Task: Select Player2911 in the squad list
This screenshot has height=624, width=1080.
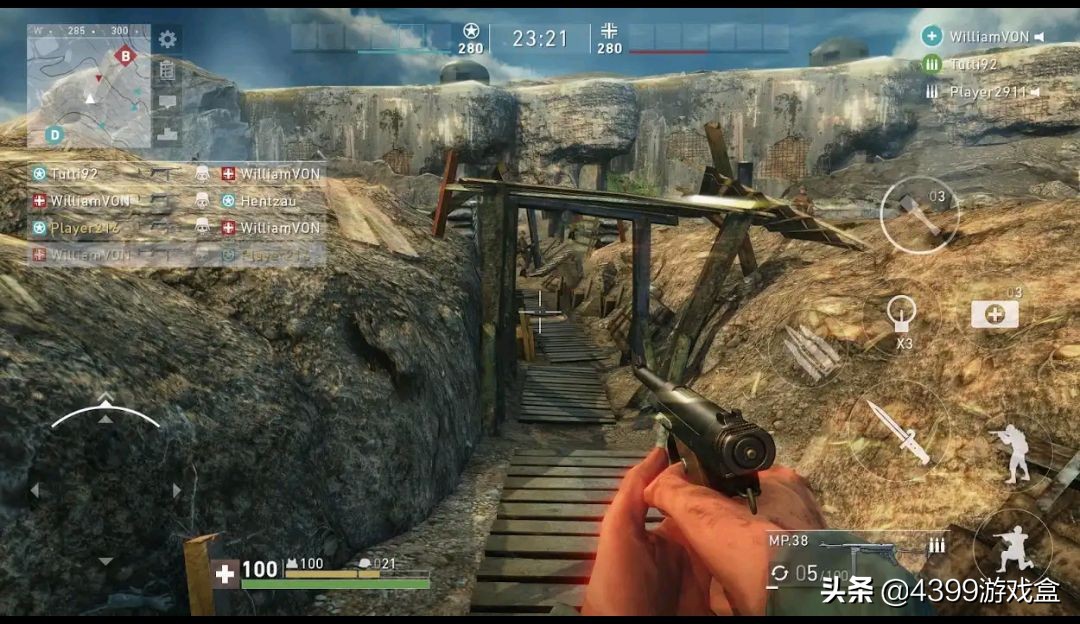Action: tap(987, 92)
